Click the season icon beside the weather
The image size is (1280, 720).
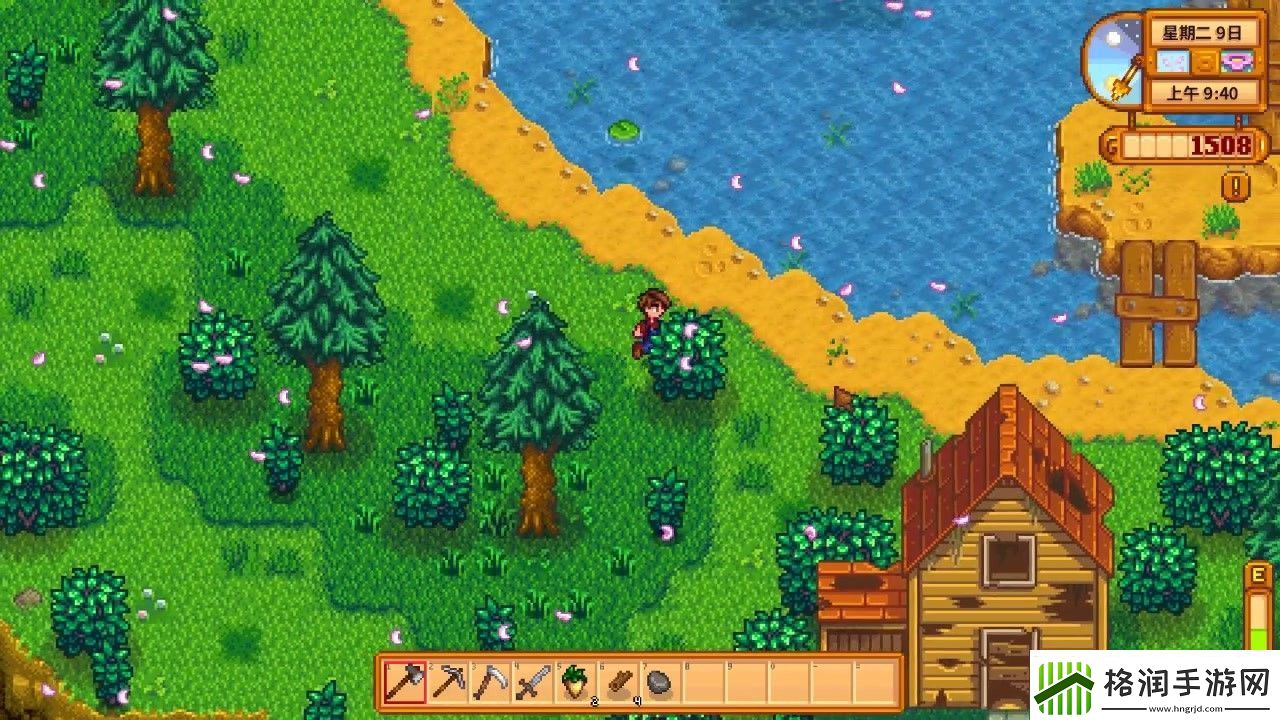1238,63
